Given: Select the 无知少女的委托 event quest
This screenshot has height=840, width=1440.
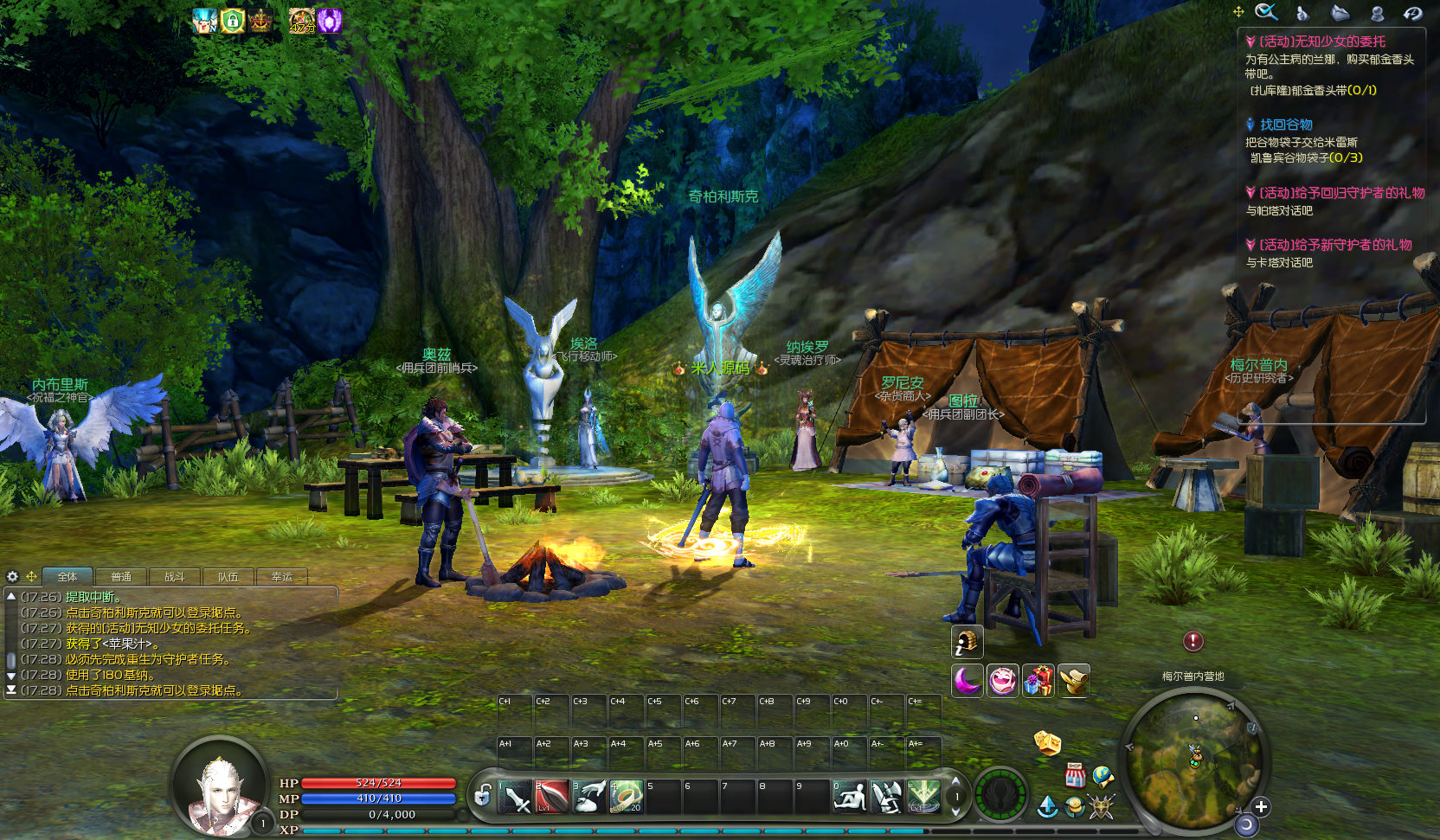Looking at the screenshot, I should (x=1322, y=42).
